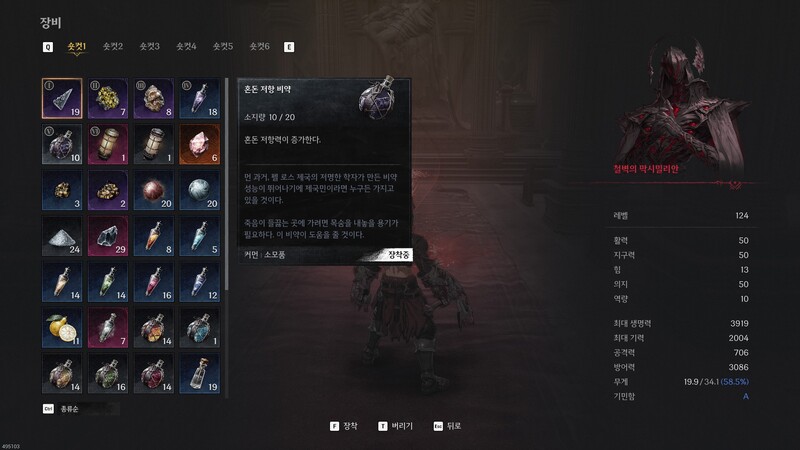Screen dimensions: 800x450
Task: Select the red orb stack of 20
Action: coord(150,190)
